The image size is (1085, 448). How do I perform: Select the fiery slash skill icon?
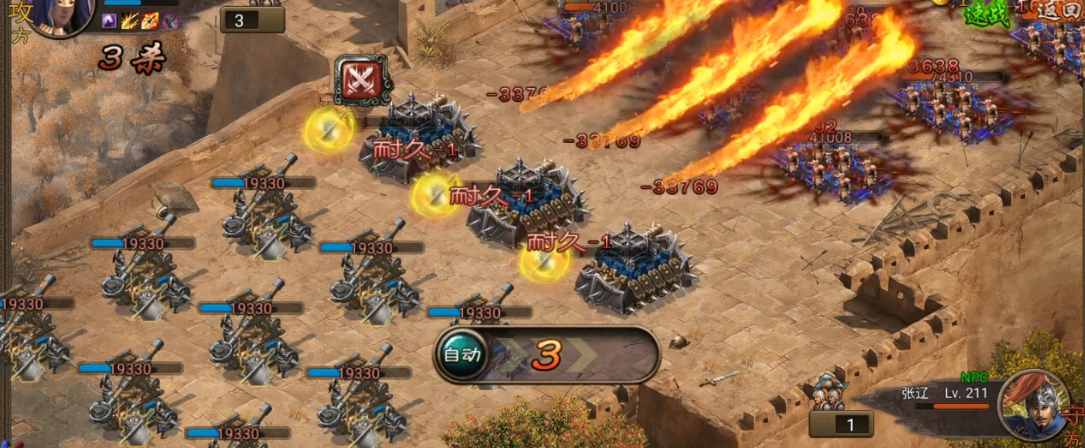[x=130, y=21]
